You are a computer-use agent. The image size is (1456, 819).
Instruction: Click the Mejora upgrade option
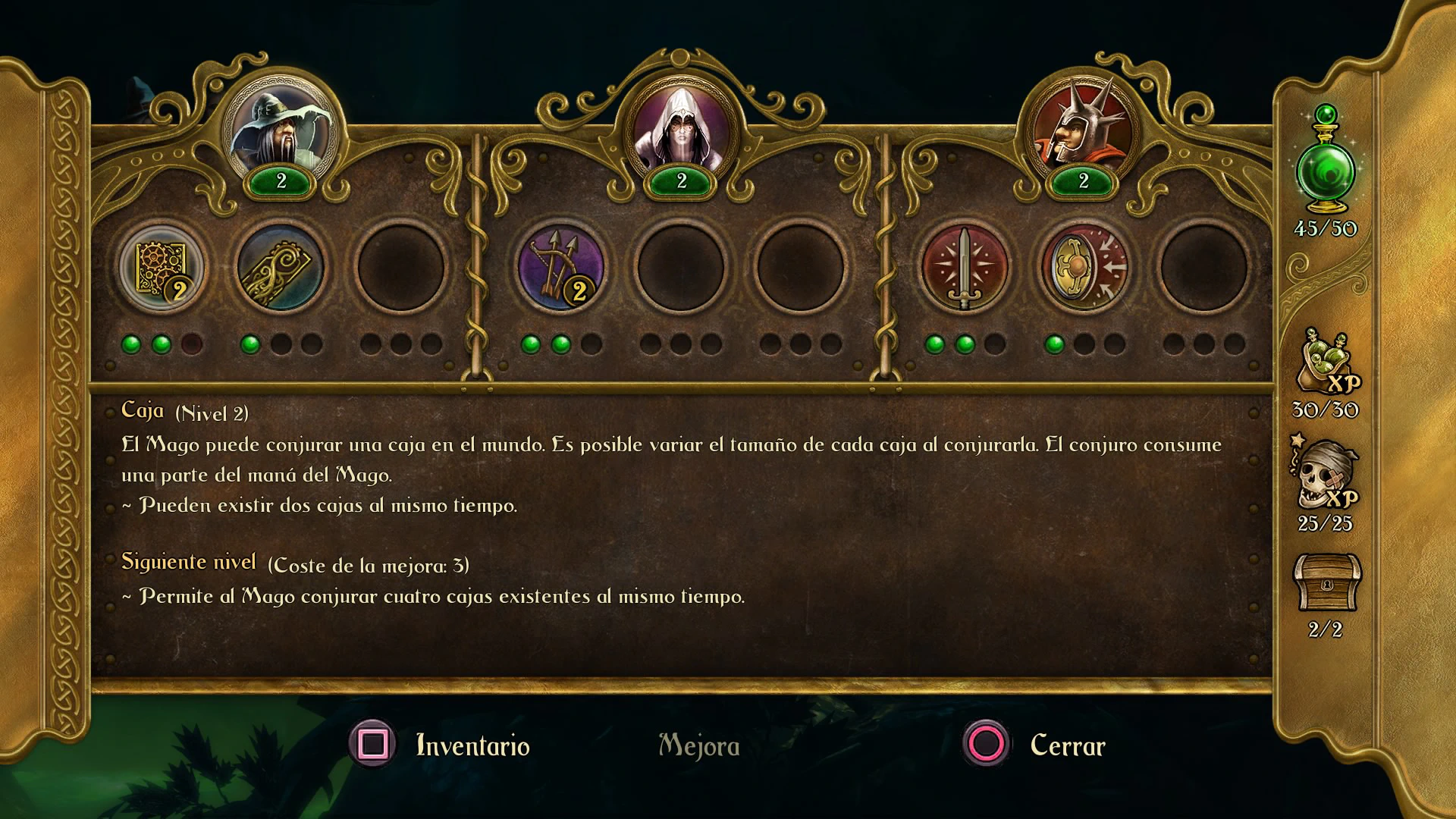tap(698, 745)
